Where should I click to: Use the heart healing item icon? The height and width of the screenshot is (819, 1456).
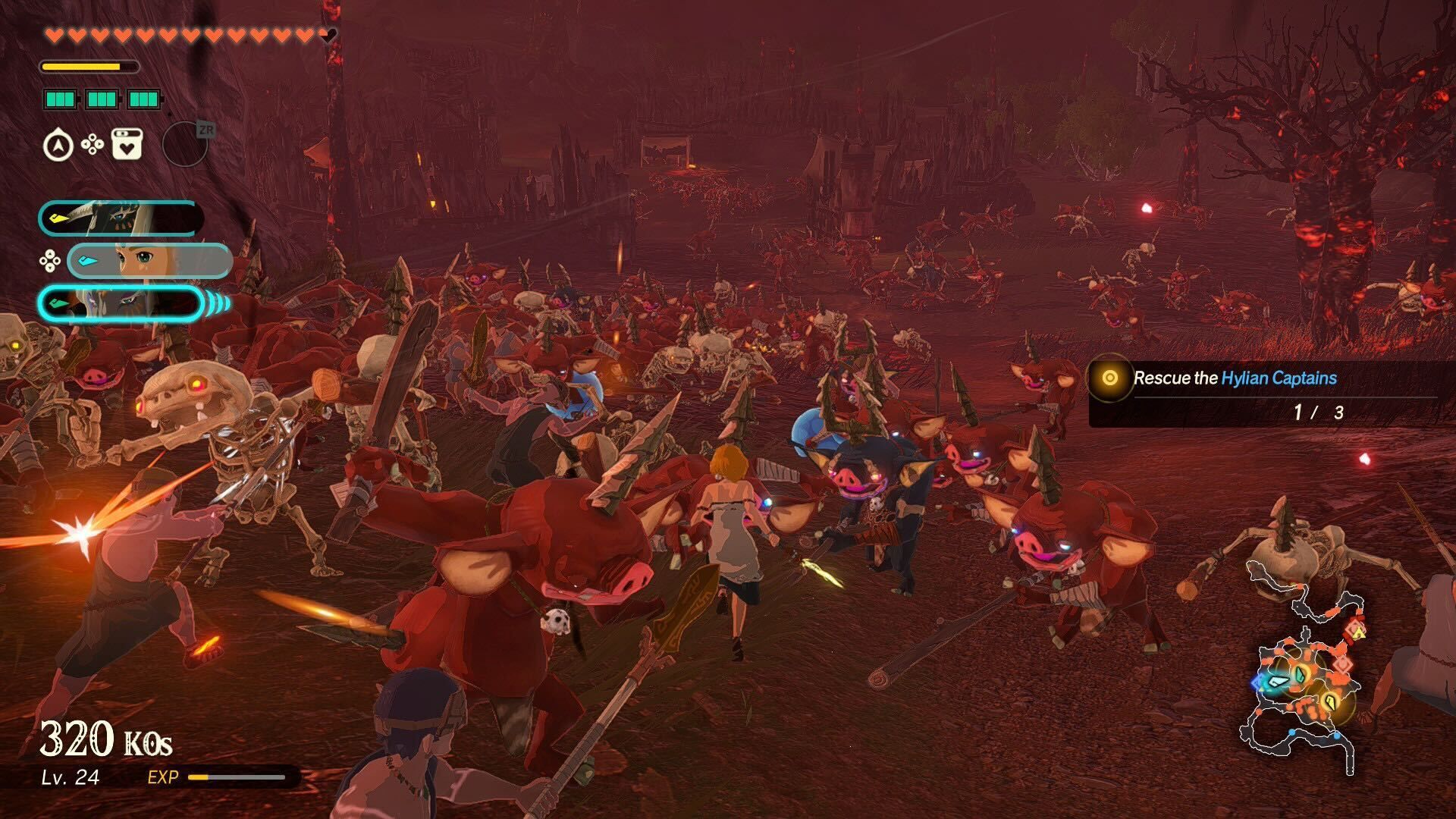click(127, 144)
